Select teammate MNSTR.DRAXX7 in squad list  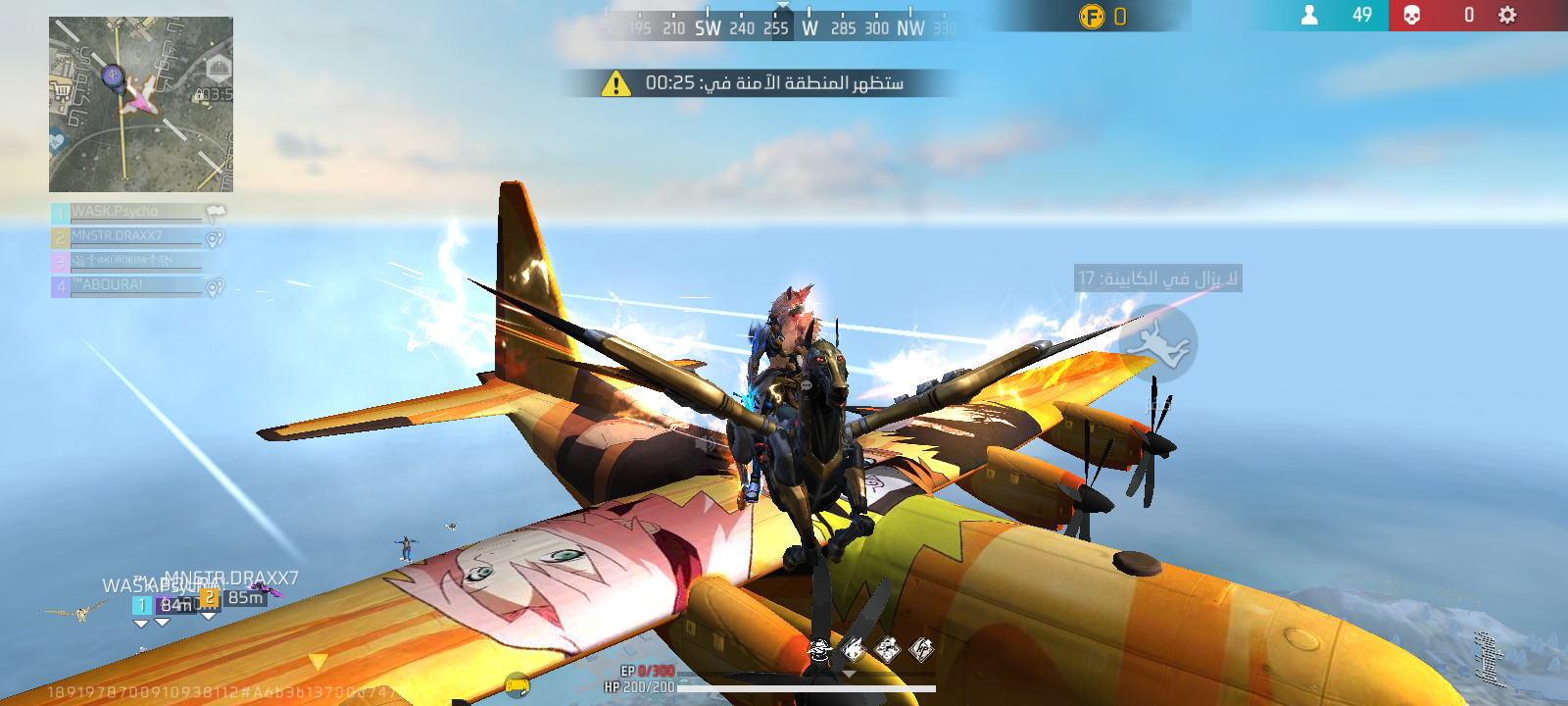pyautogui.click(x=127, y=236)
